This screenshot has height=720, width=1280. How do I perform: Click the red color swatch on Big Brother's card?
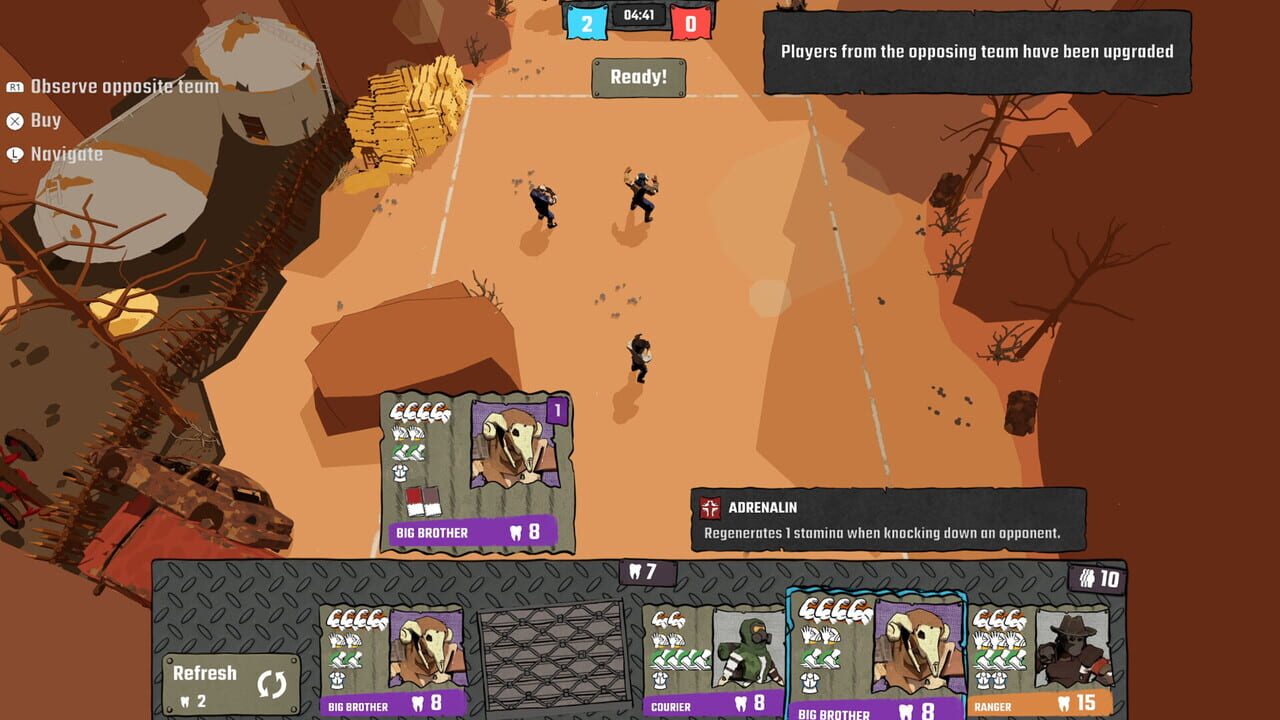click(412, 502)
